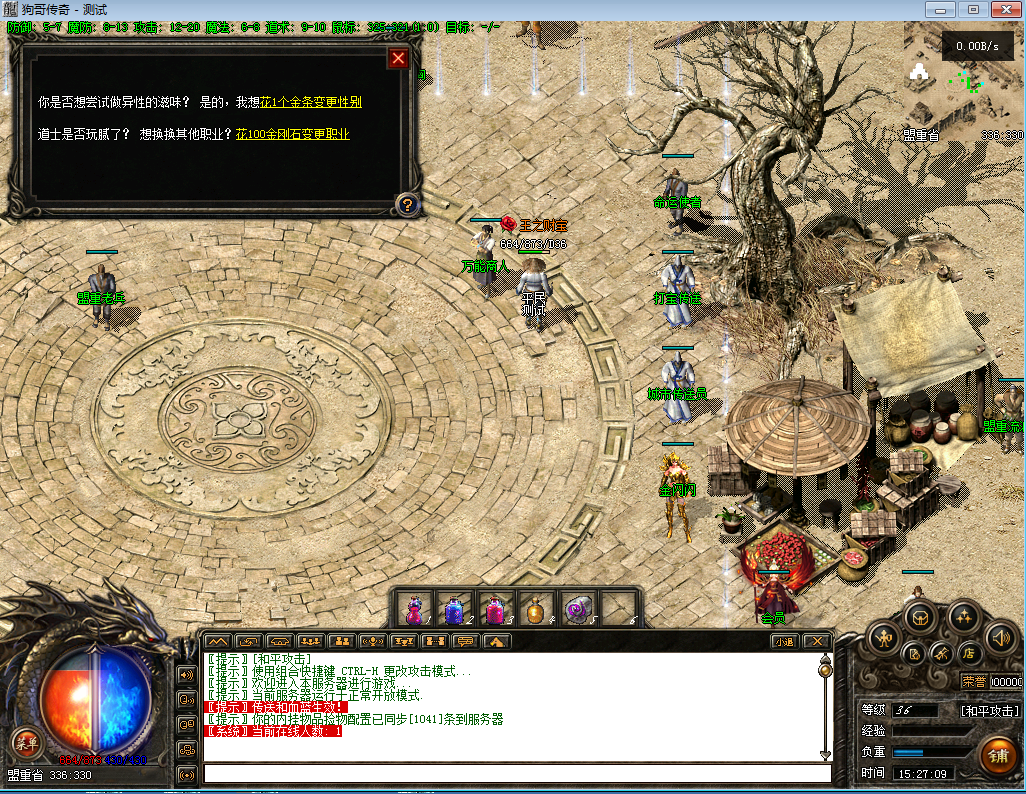
Task: Open the character equipment round button
Action: (884, 636)
